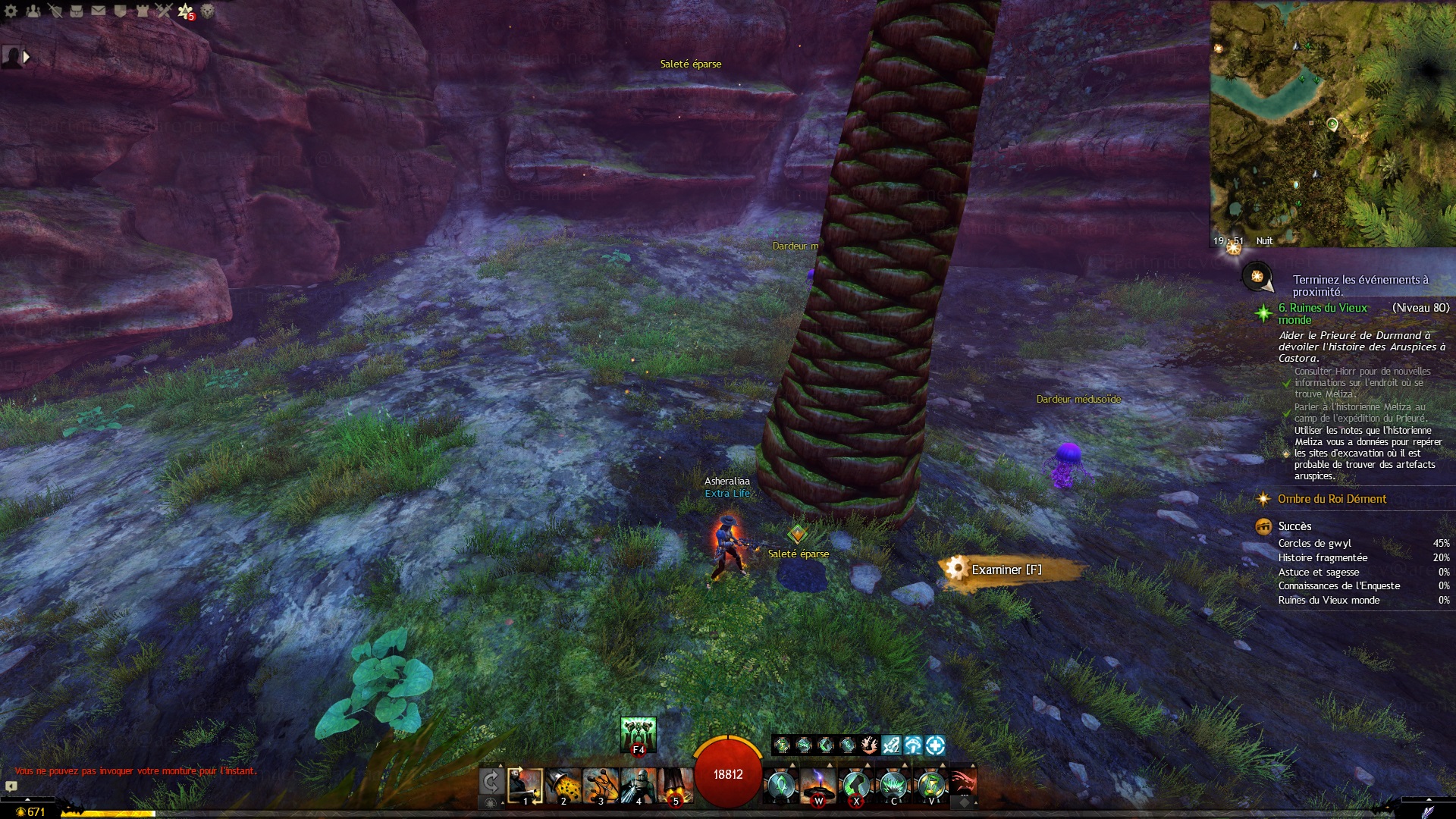Open the hero panel sword-and-shield icon
The width and height of the screenshot is (1456, 819).
55,11
